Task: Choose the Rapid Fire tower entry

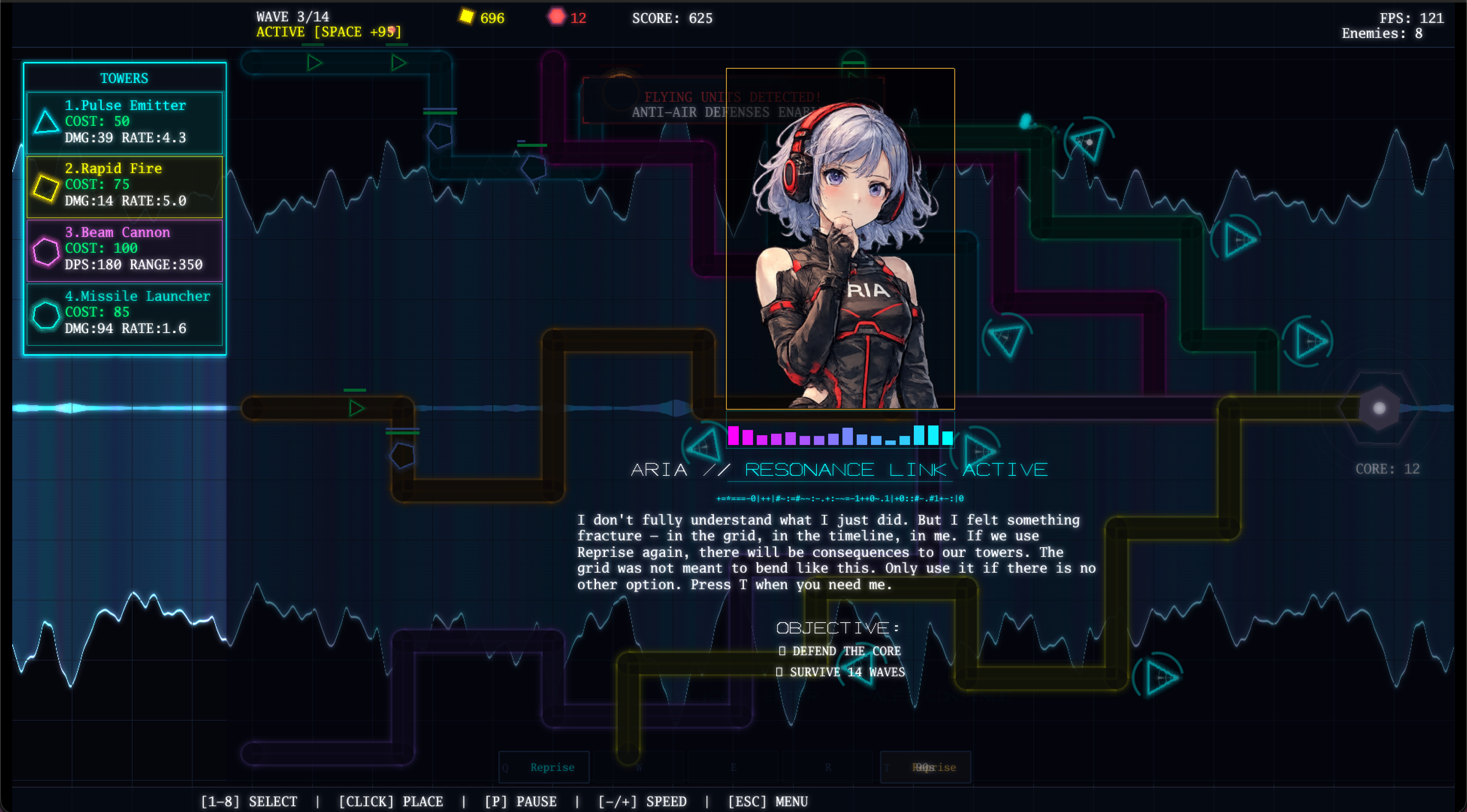Action: (x=124, y=185)
